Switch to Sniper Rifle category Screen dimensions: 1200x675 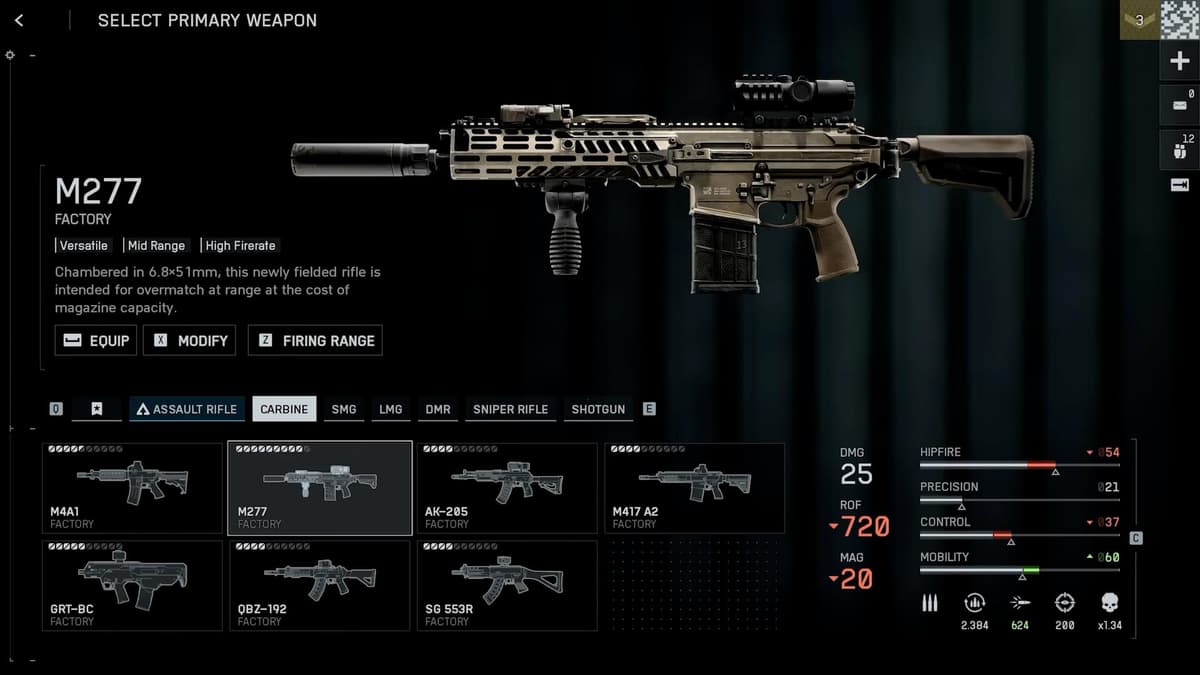(510, 409)
